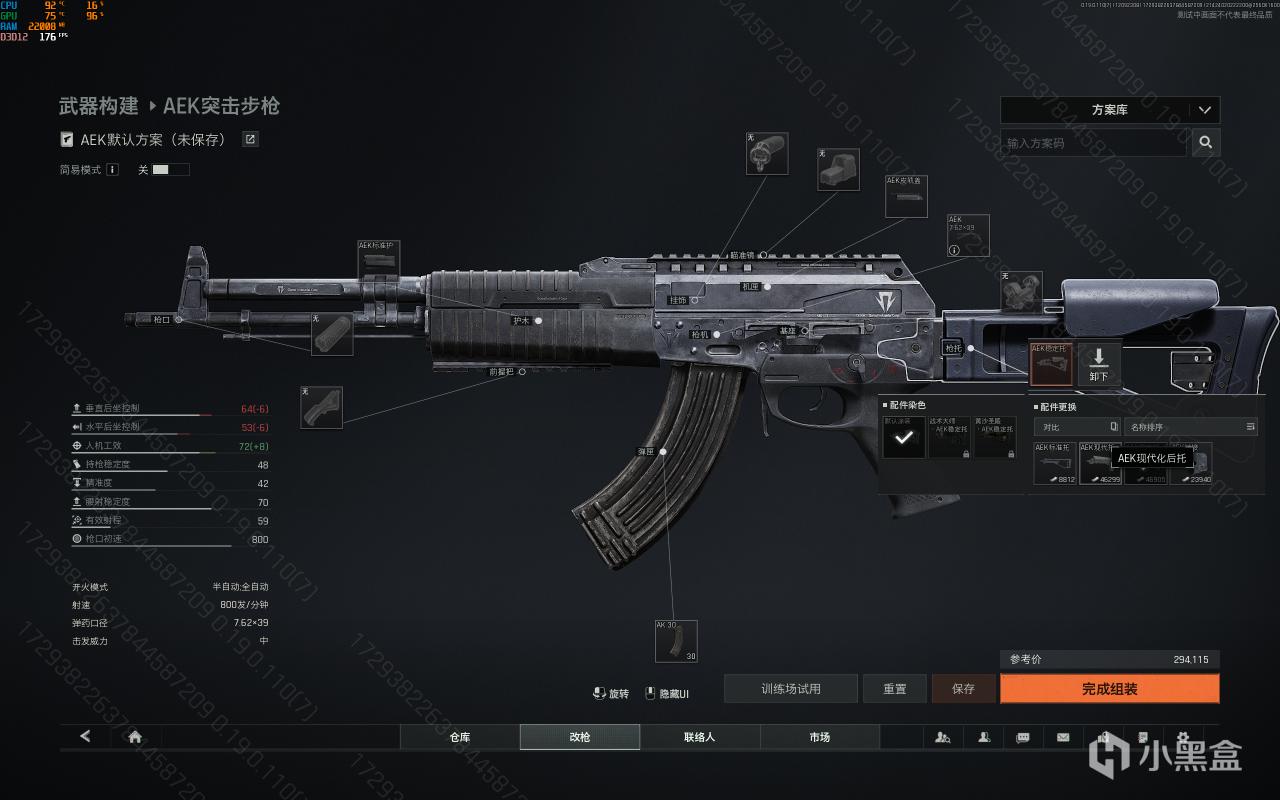Image resolution: width=1280 pixels, height=800 pixels.
Task: Go back with the left arrow
Action: tap(85, 737)
